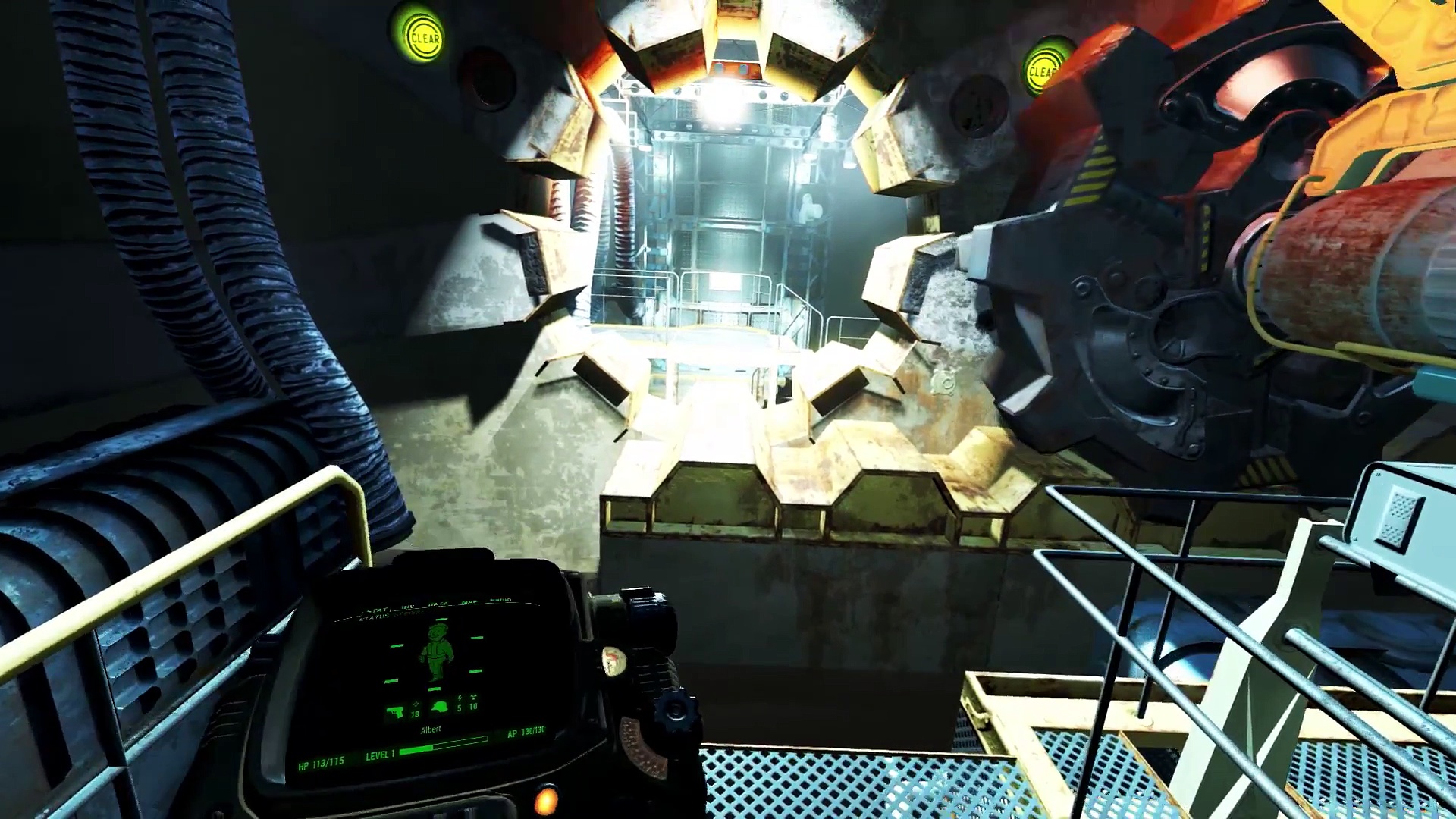Select the STATUS sub-tab
This screenshot has height=819, width=1456.
[373, 619]
